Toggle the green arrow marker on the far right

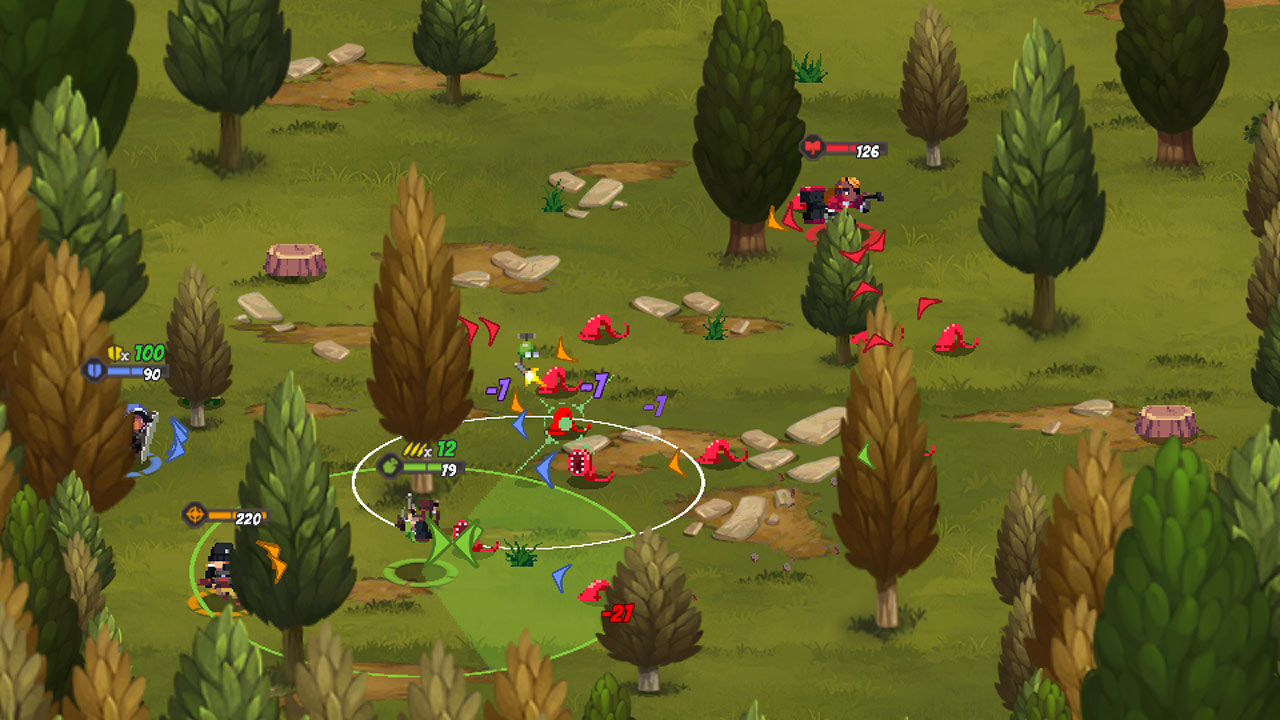point(866,454)
